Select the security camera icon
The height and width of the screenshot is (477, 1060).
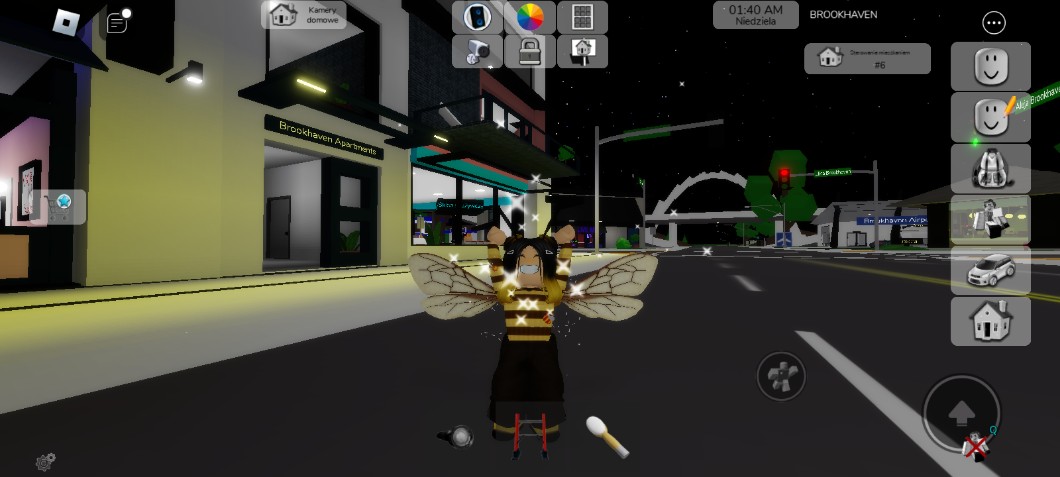(477, 50)
